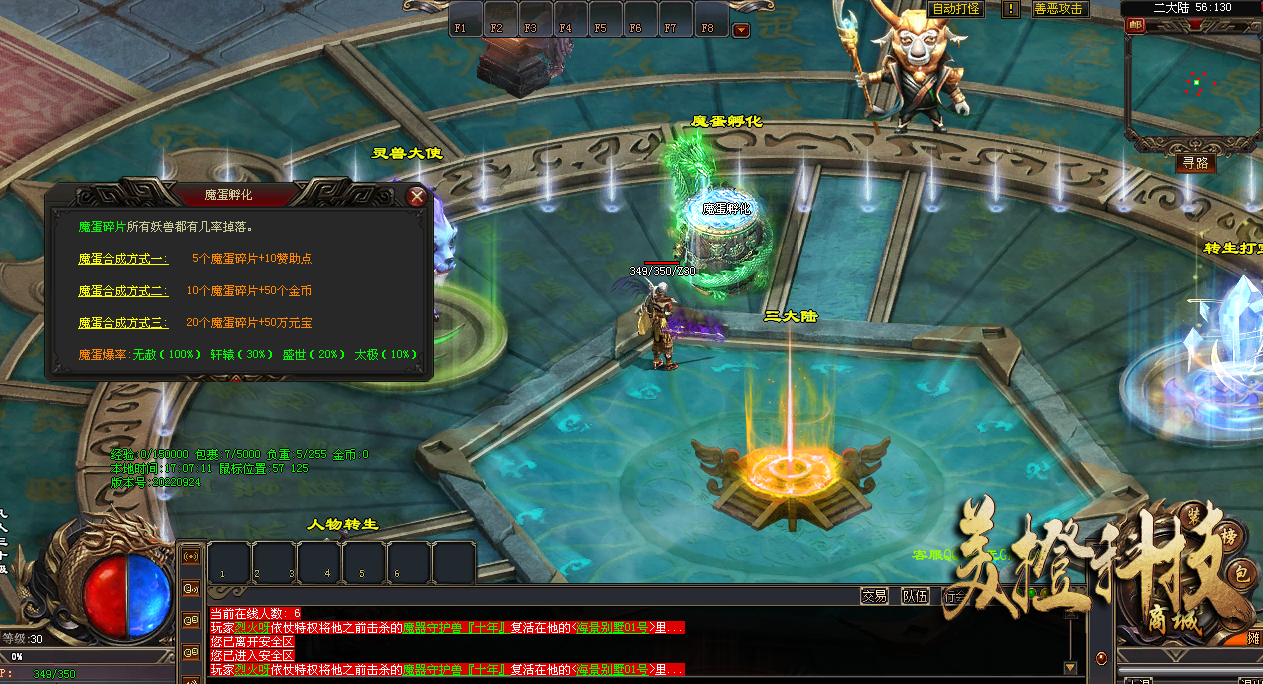1263x684 pixels.
Task: Select the 魔蛋合成方式二 link
Action: click(124, 291)
